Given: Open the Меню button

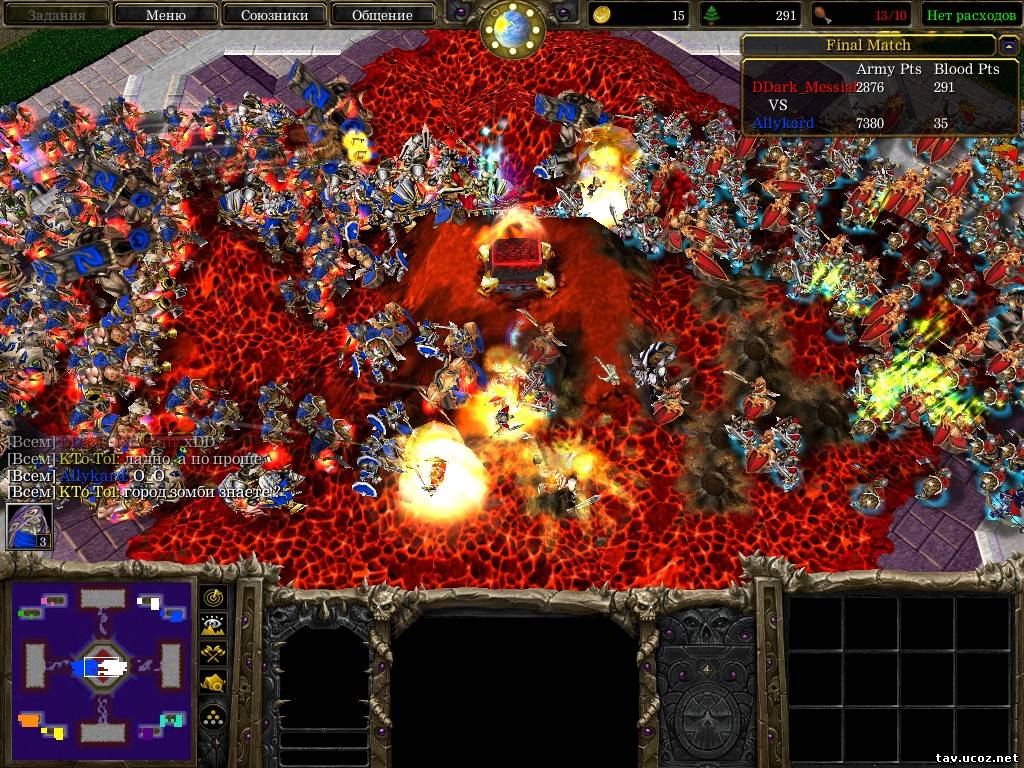Looking at the screenshot, I should pos(165,15).
